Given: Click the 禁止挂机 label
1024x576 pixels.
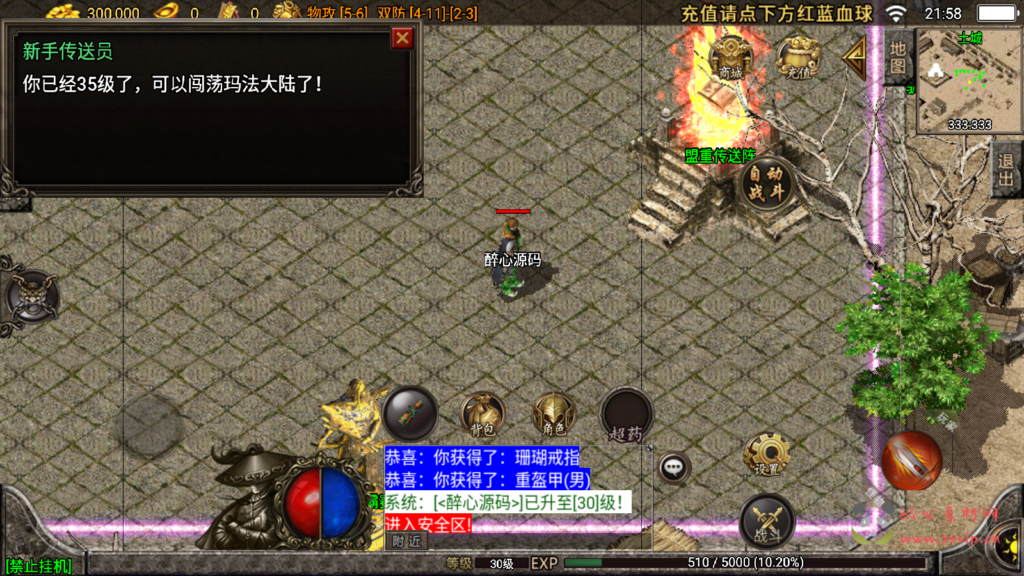Looking at the screenshot, I should pos(37,566).
